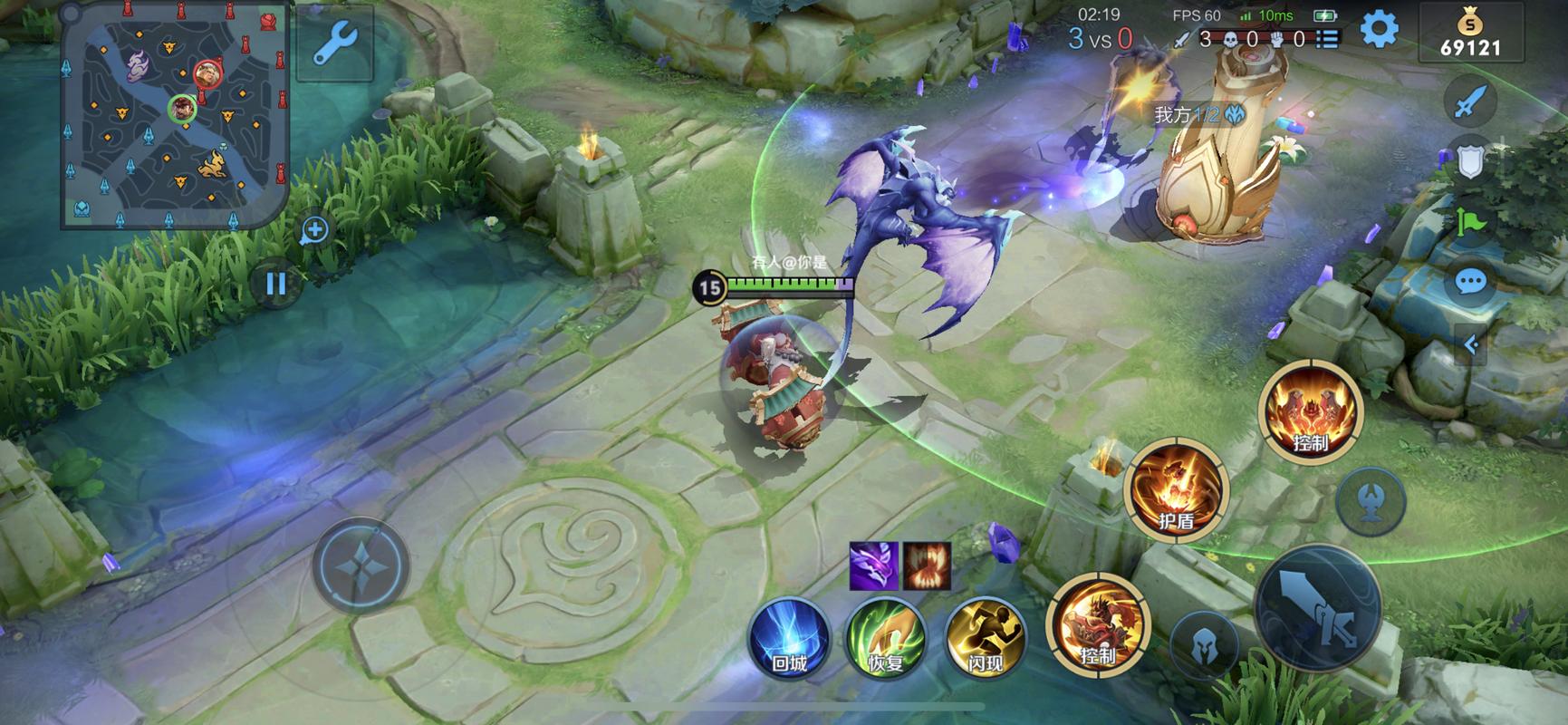Open the gear settings menu

coord(1379,30)
